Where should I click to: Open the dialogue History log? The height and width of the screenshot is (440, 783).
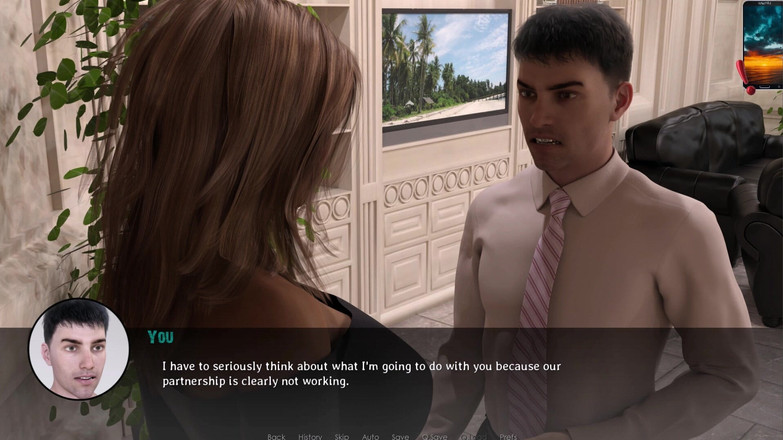click(x=310, y=436)
